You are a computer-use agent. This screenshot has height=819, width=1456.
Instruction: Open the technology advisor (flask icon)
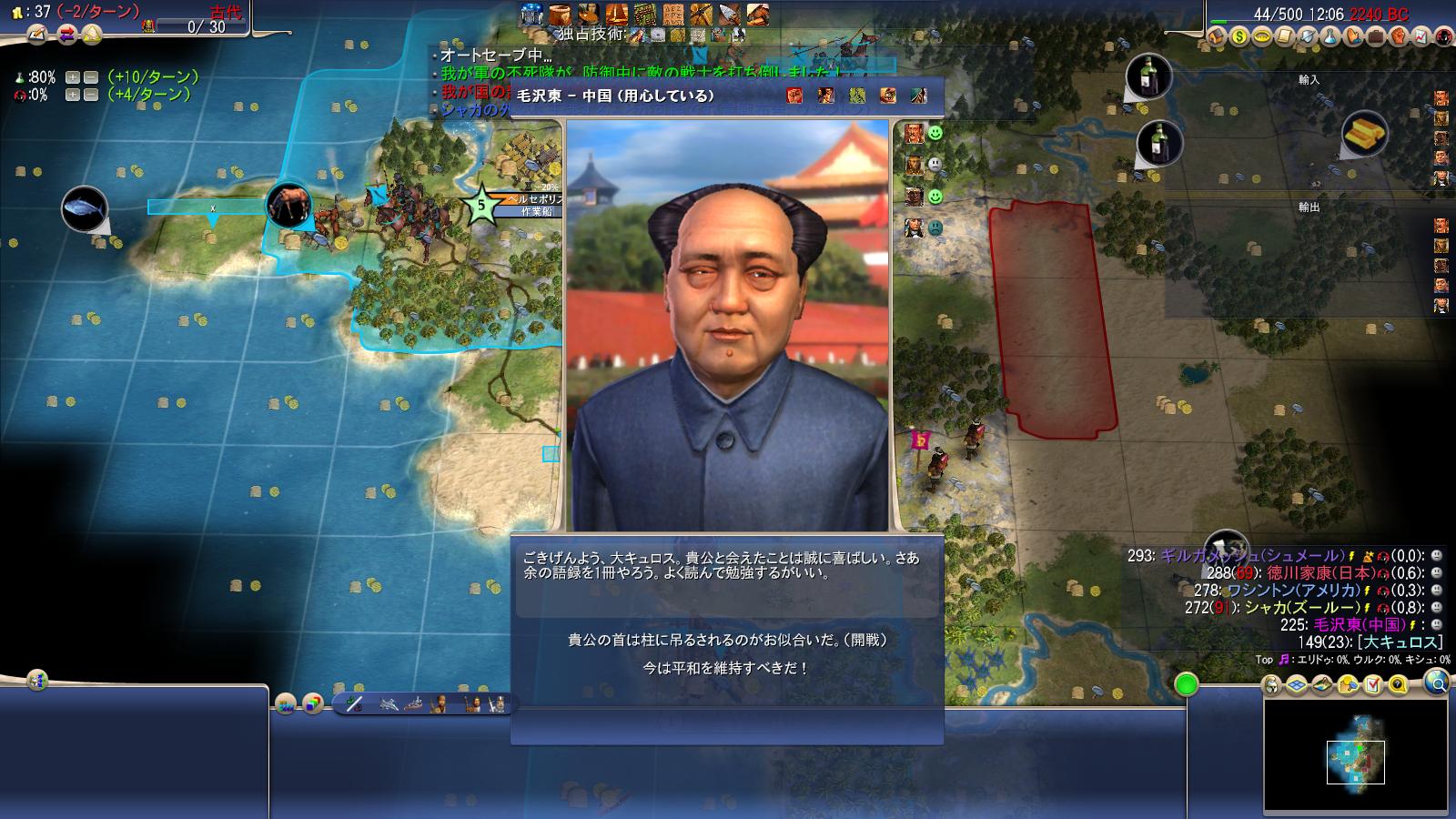(1330, 36)
